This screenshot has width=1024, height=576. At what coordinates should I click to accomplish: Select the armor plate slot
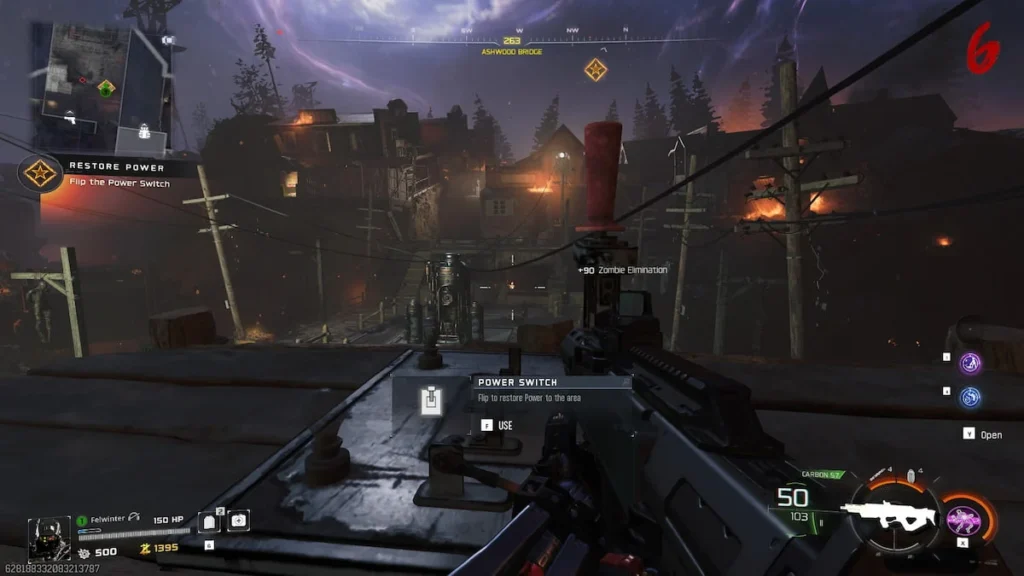pyautogui.click(x=210, y=521)
